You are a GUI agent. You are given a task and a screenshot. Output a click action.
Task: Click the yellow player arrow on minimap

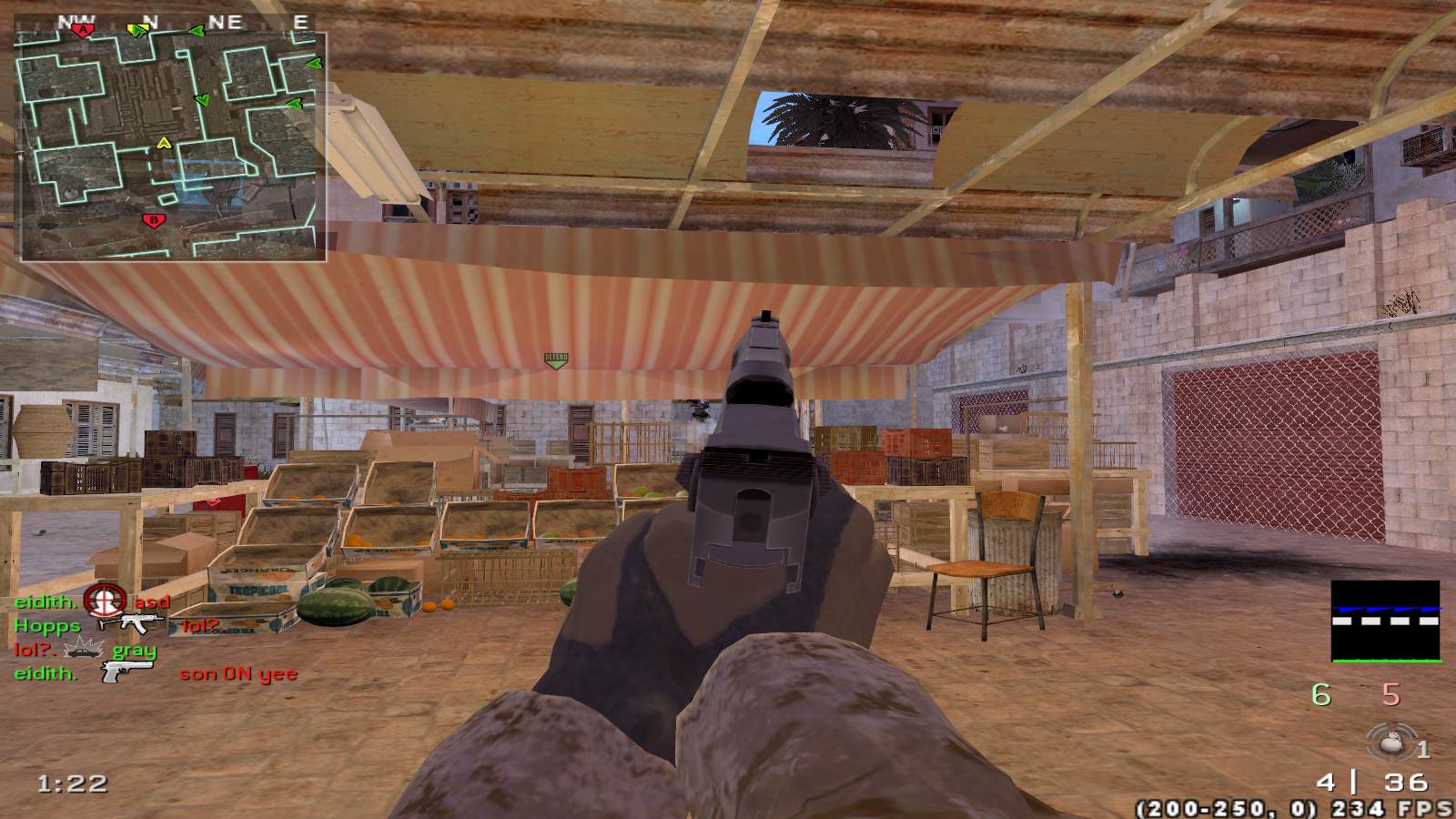pyautogui.click(x=164, y=142)
